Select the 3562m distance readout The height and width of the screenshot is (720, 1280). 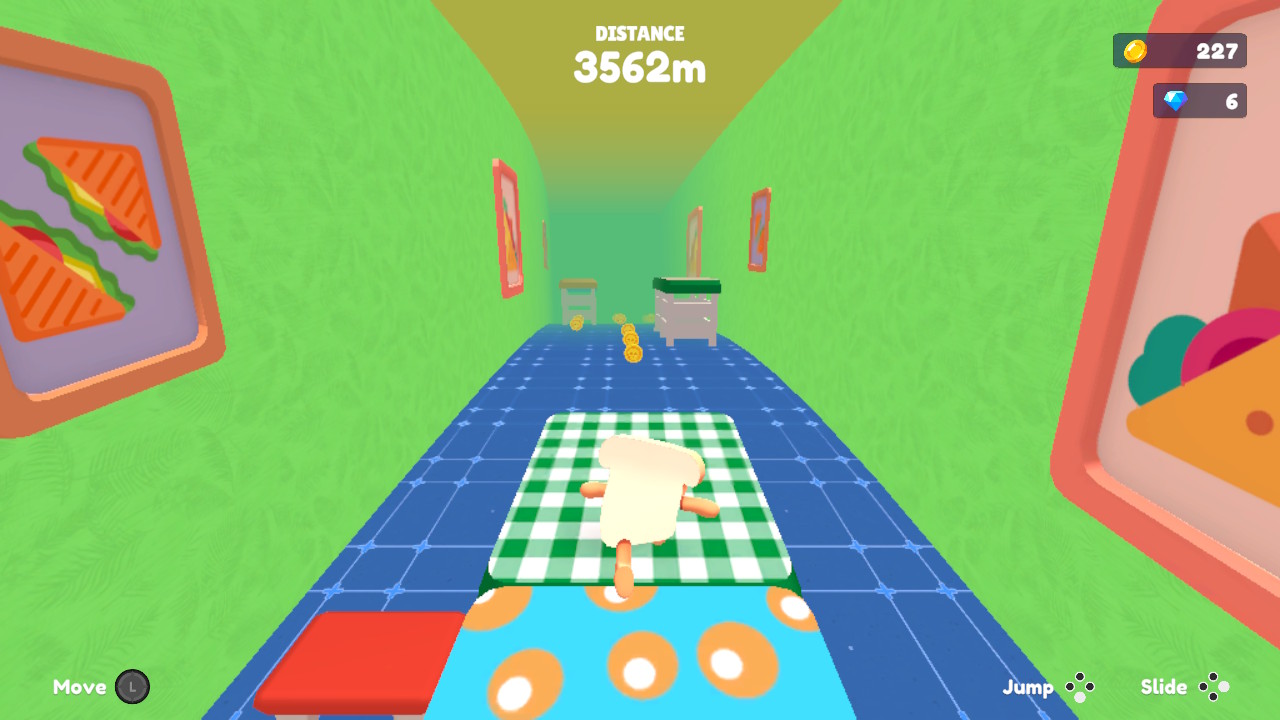pyautogui.click(x=640, y=69)
